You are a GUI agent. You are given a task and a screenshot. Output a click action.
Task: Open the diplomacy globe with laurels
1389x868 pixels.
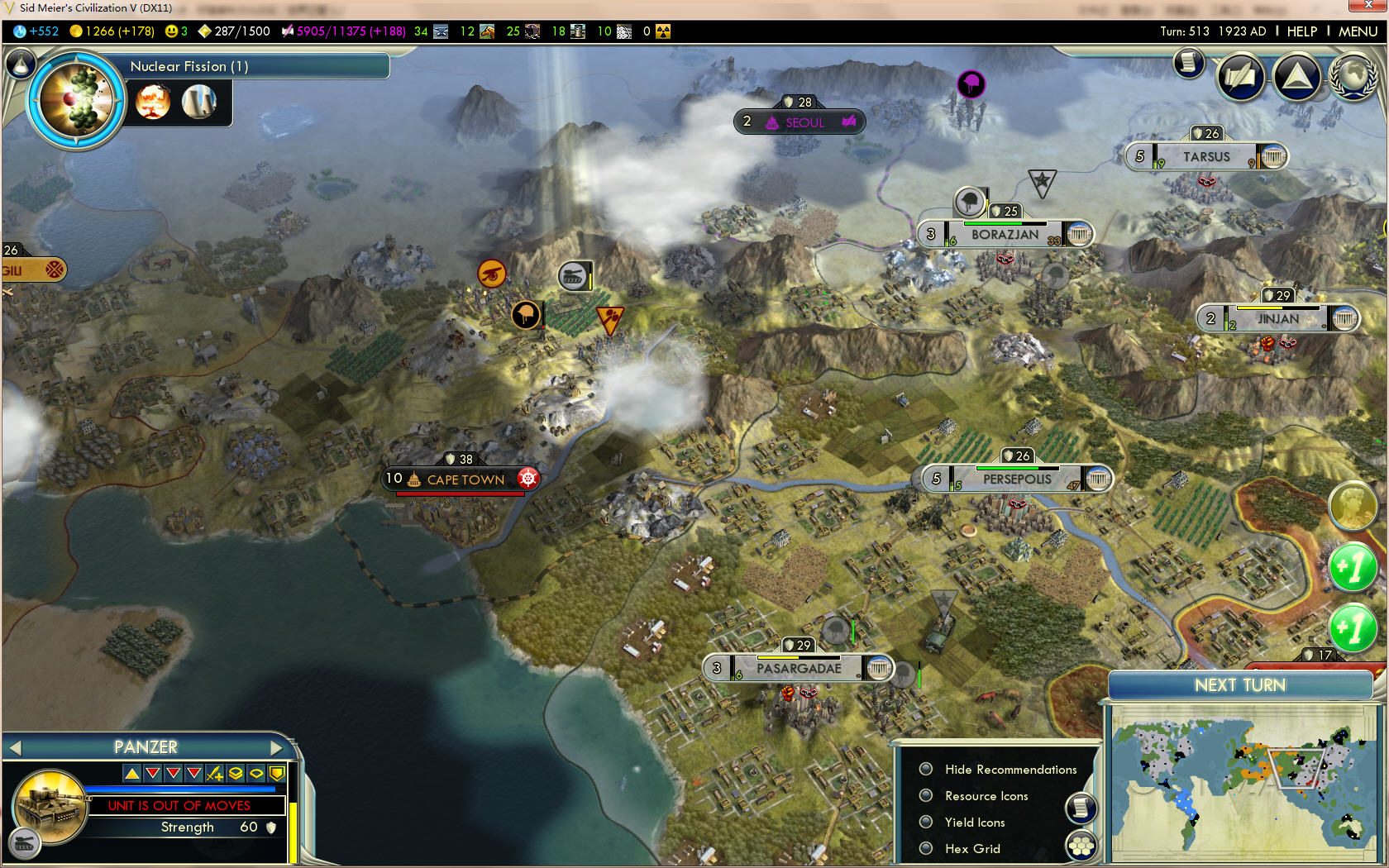click(x=1353, y=77)
